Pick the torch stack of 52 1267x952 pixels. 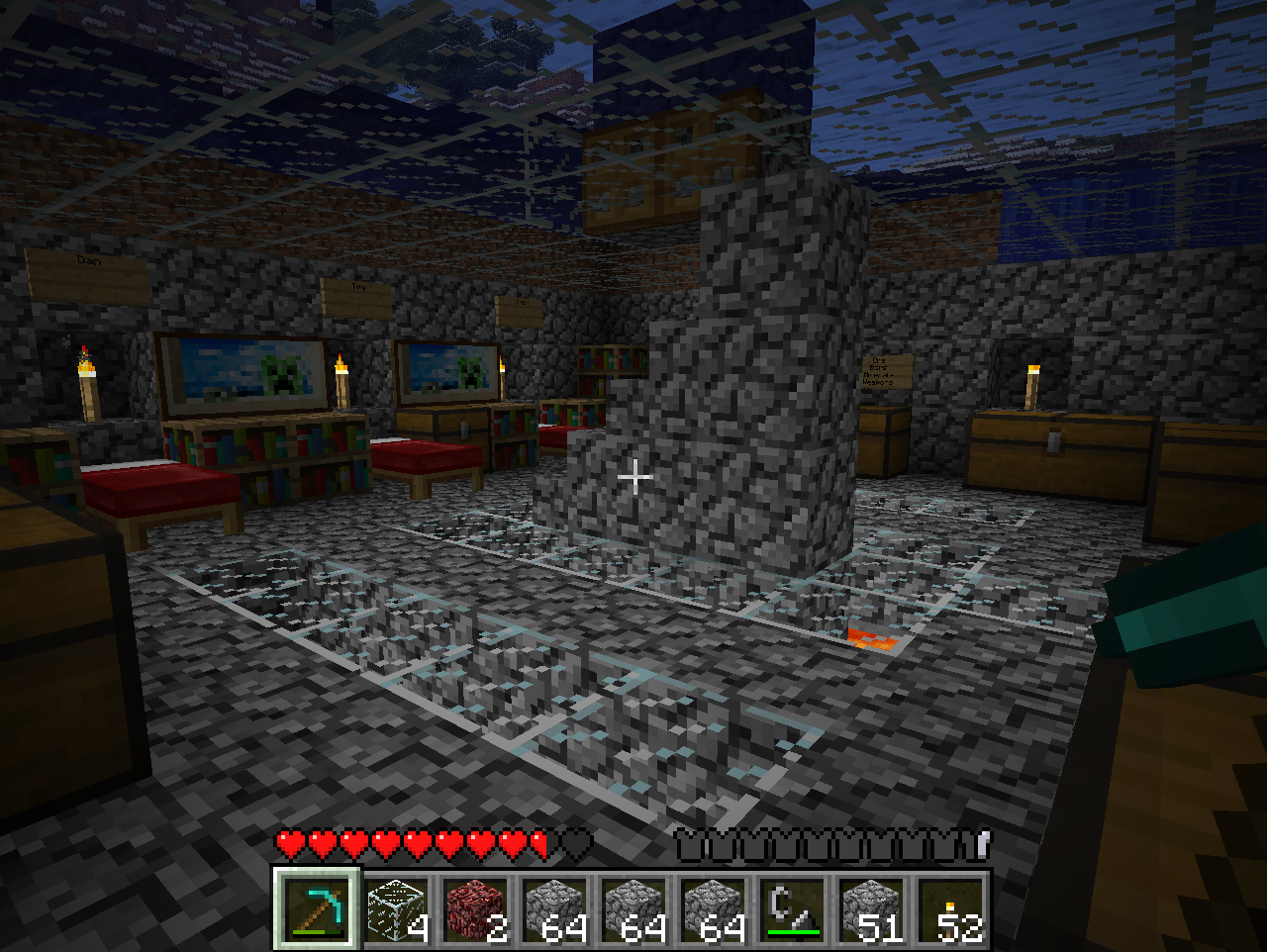point(950,908)
